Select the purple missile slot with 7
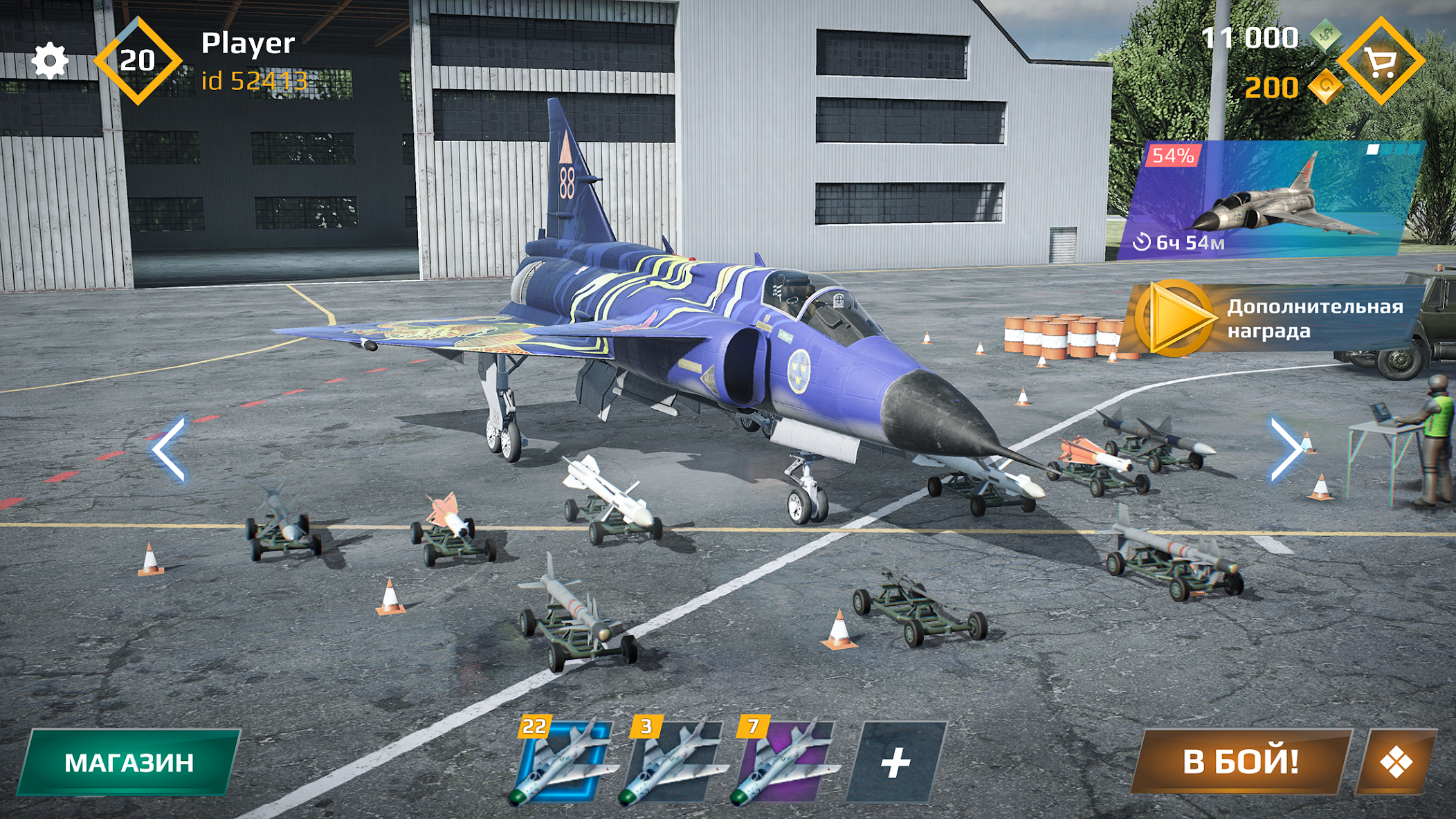Viewport: 1456px width, 819px height. tap(784, 762)
